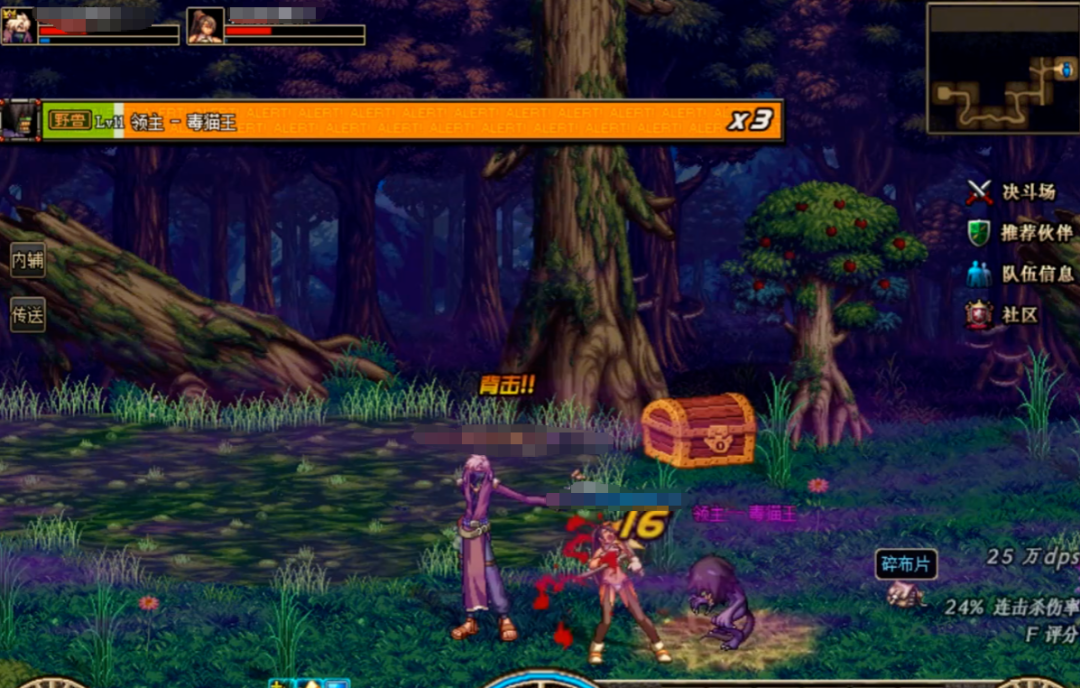This screenshot has width=1080, height=688.
Task: Click the 内辅 button
Action: [27, 260]
